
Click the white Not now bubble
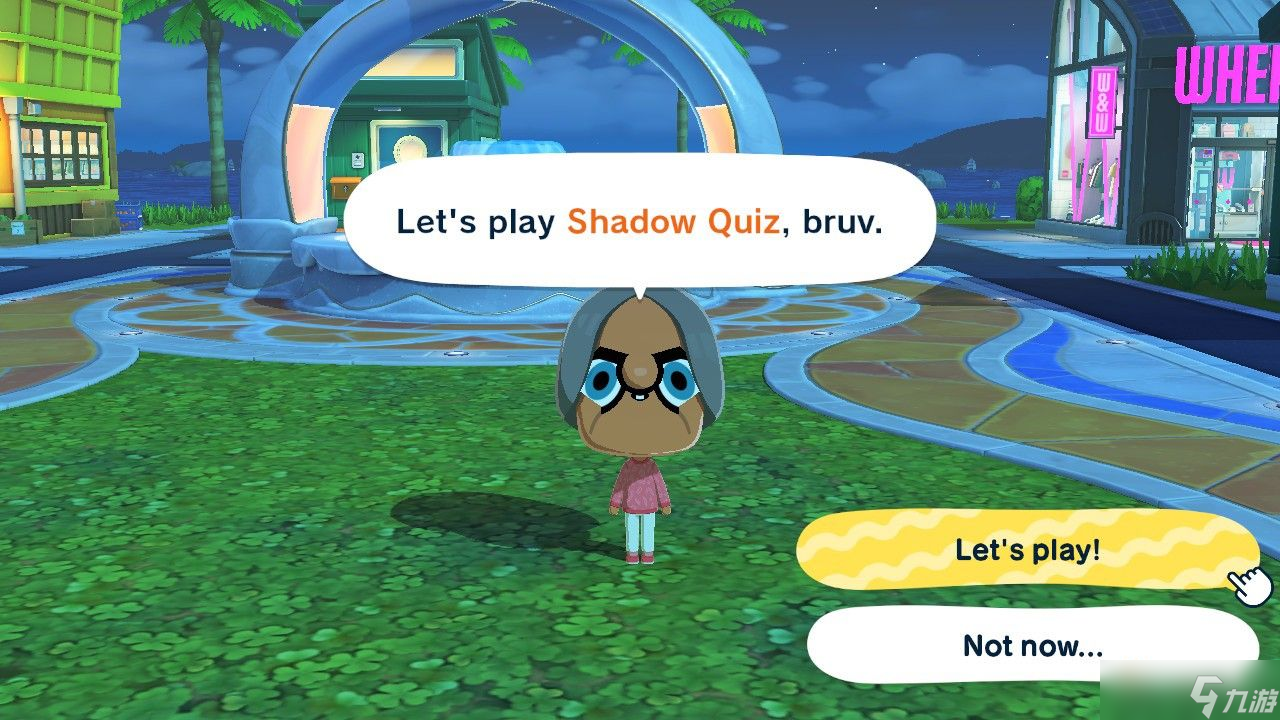coord(1034,645)
